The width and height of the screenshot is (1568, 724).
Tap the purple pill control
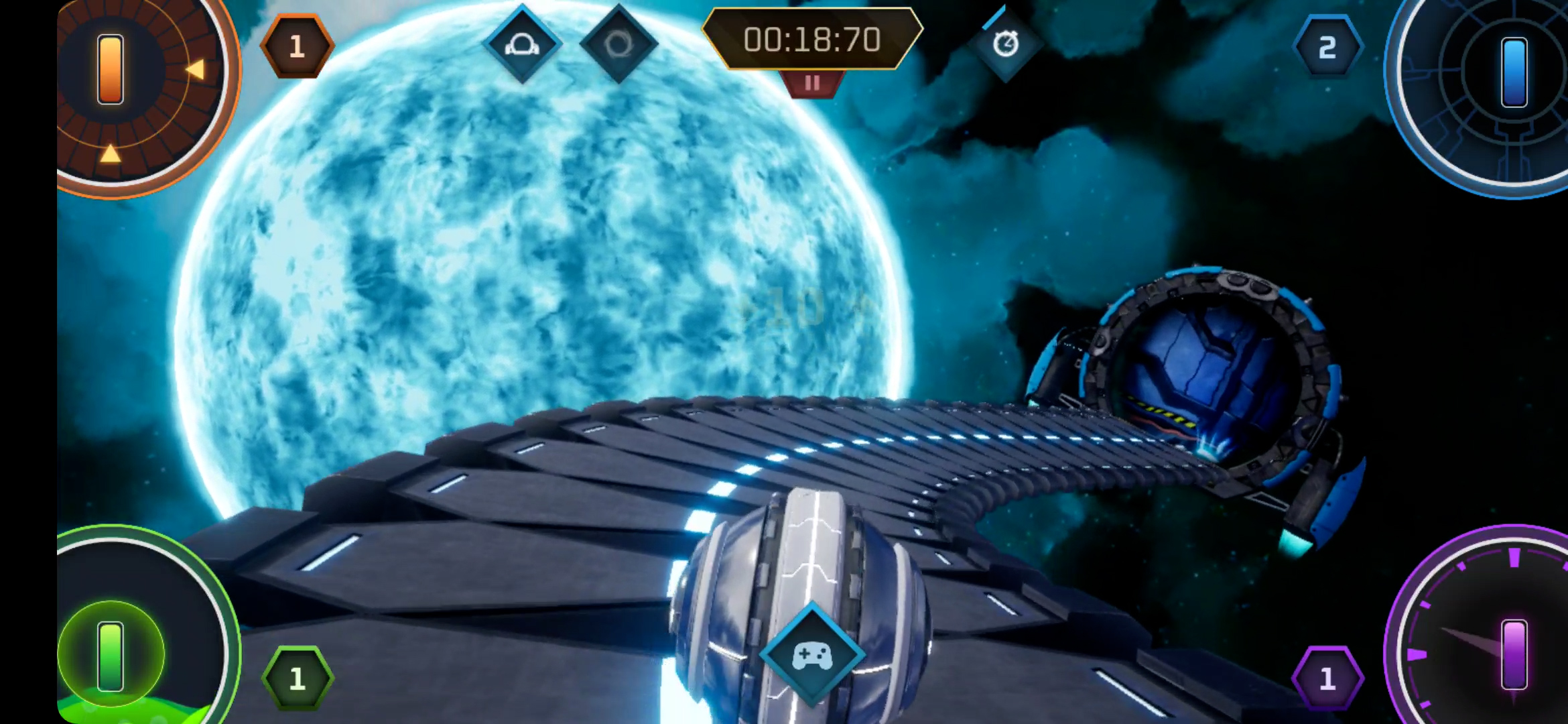point(1514,654)
